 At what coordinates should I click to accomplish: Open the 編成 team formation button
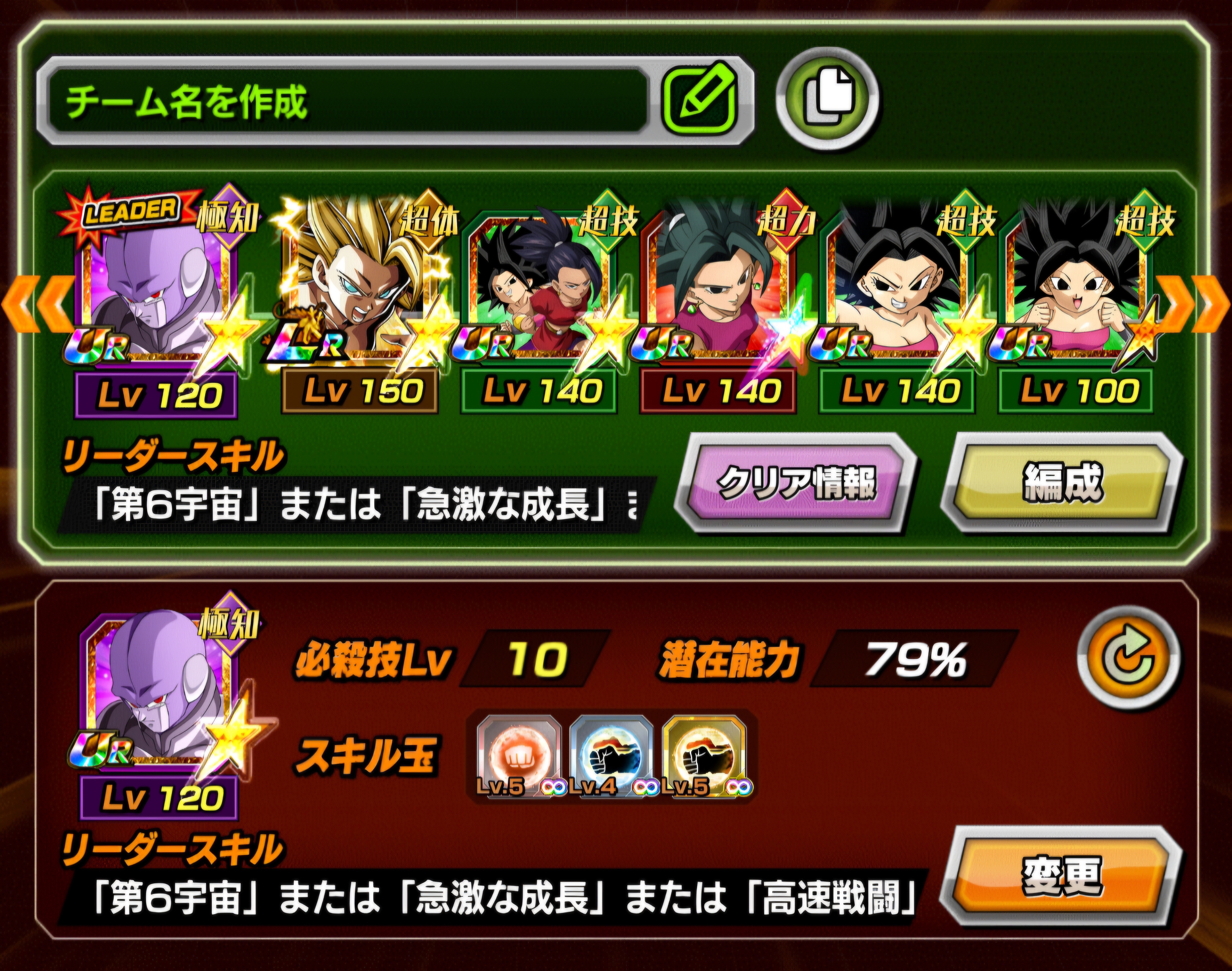pyautogui.click(x=1062, y=483)
